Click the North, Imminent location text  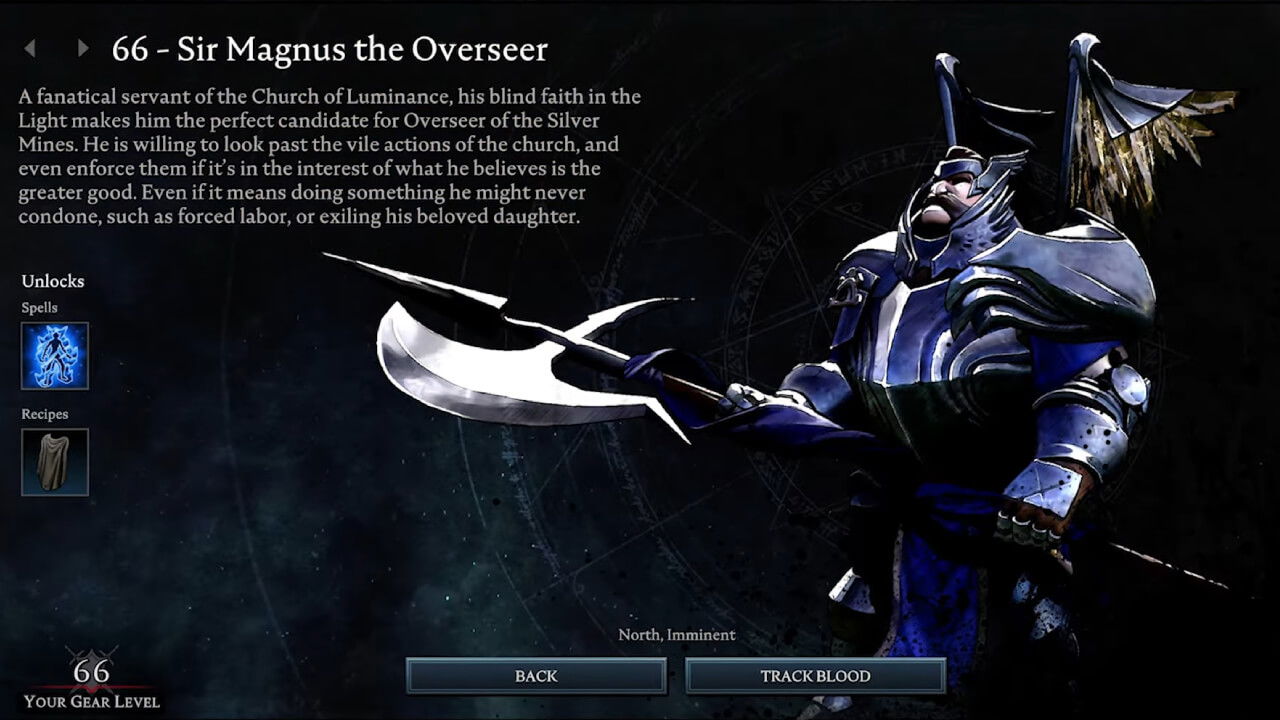tap(677, 634)
